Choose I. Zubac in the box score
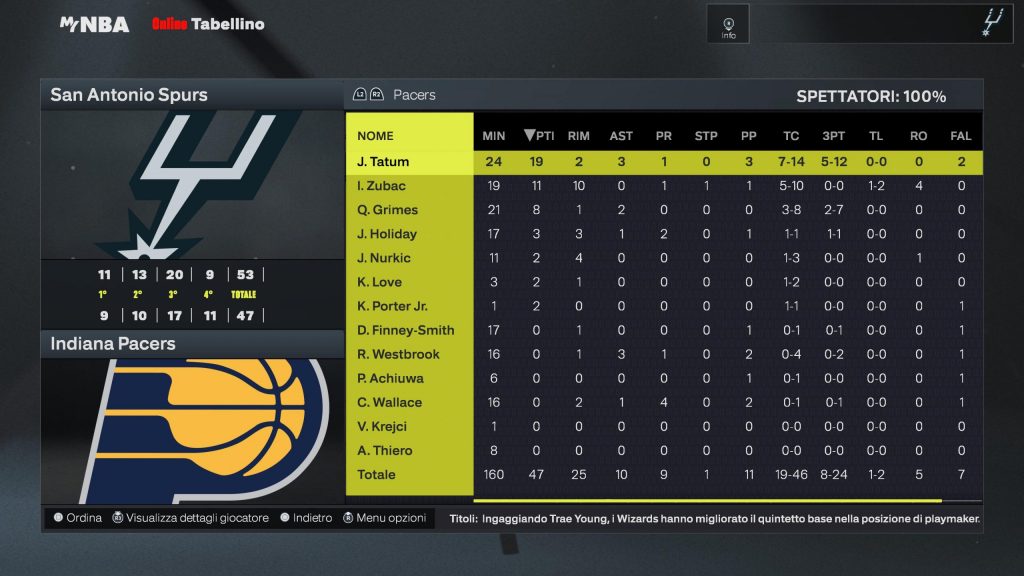 [382, 186]
